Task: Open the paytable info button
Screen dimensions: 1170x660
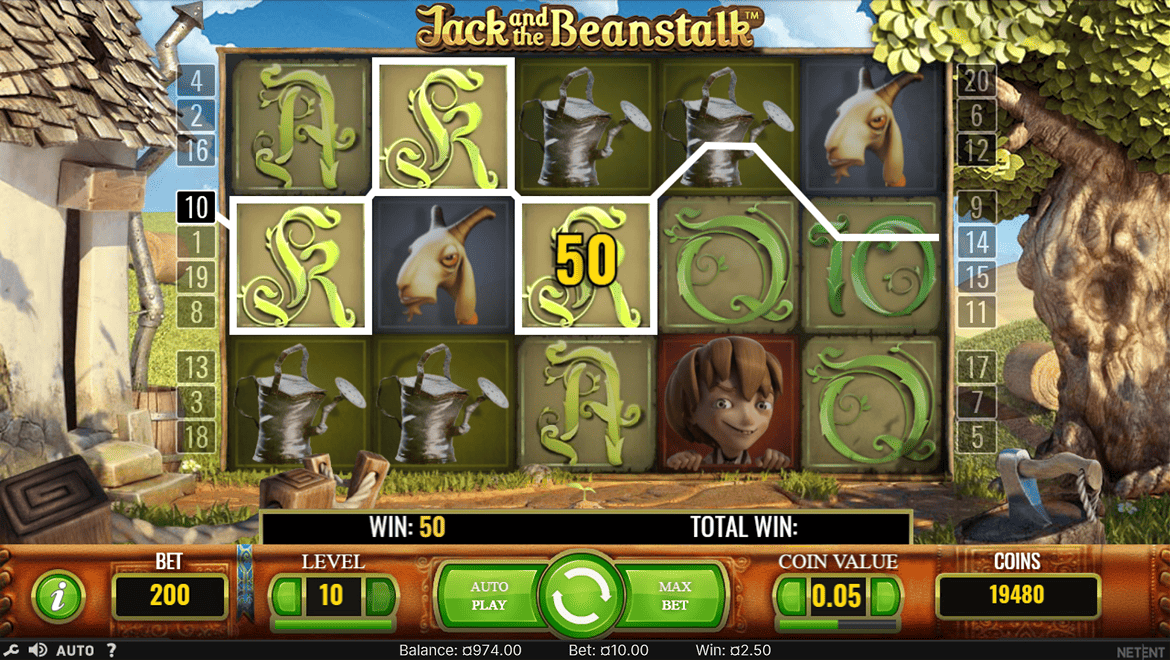Action: [59, 597]
